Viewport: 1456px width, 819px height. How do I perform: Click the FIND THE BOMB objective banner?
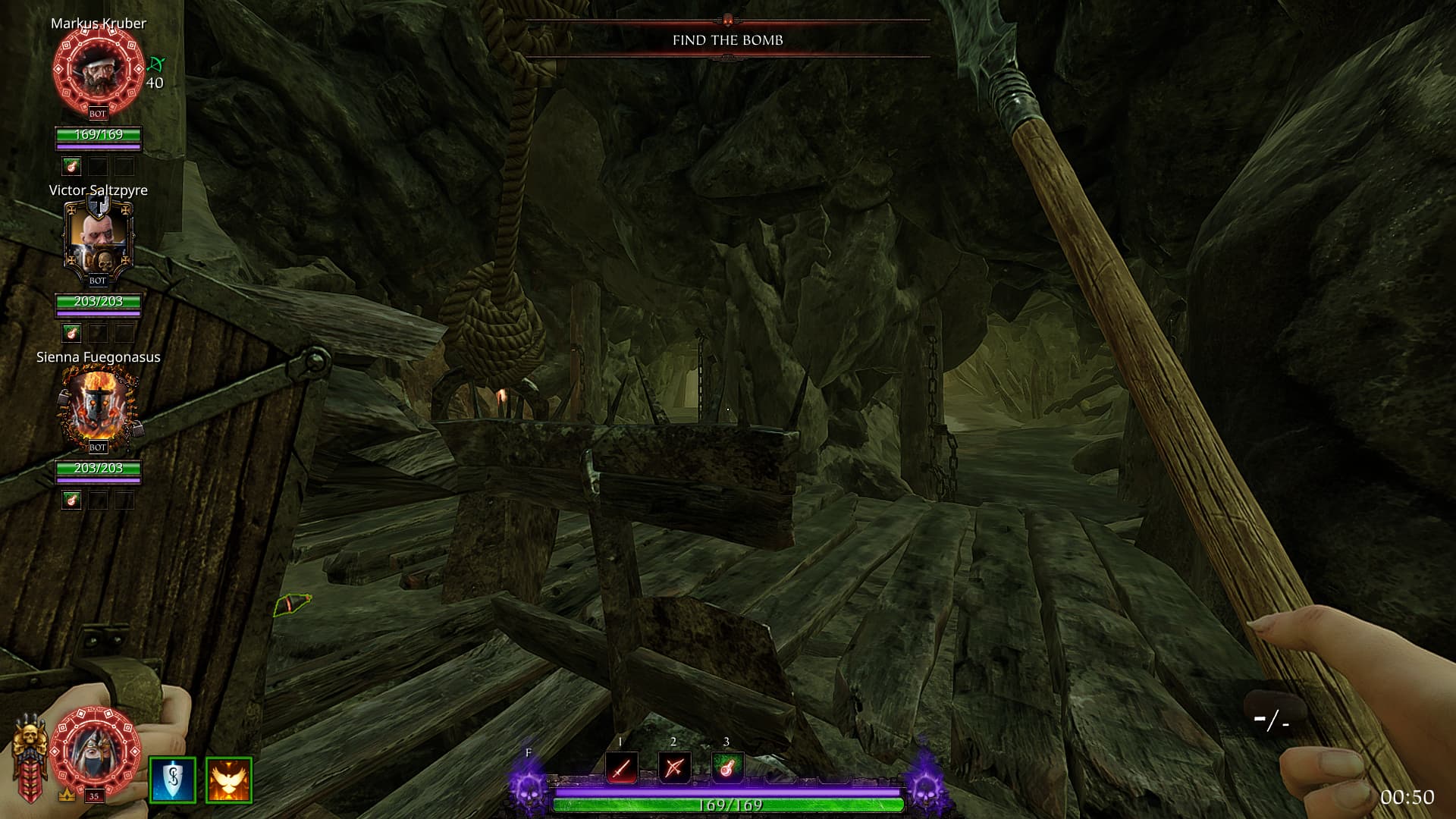point(727,40)
